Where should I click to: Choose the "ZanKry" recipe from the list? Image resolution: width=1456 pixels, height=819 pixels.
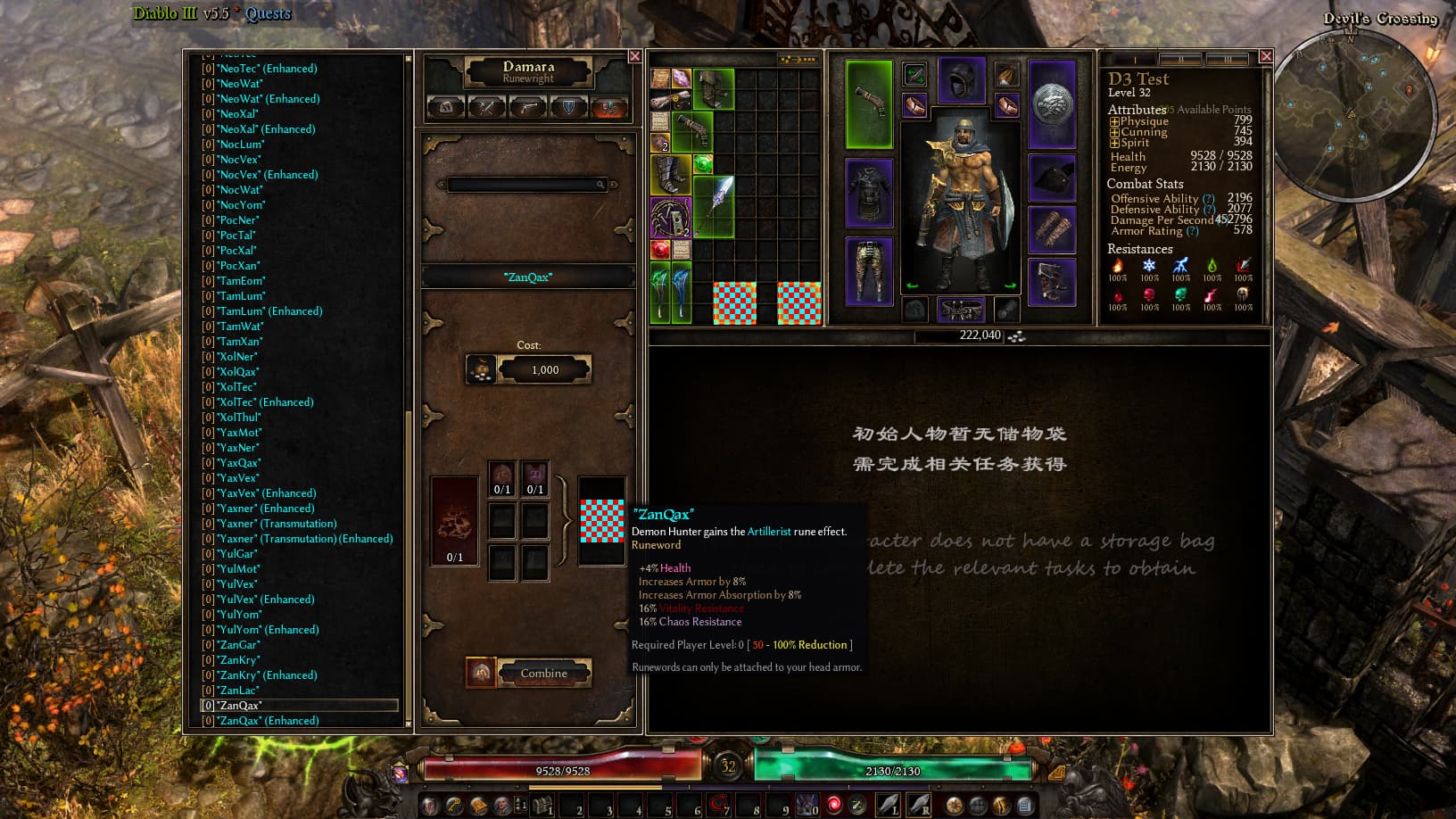click(239, 660)
